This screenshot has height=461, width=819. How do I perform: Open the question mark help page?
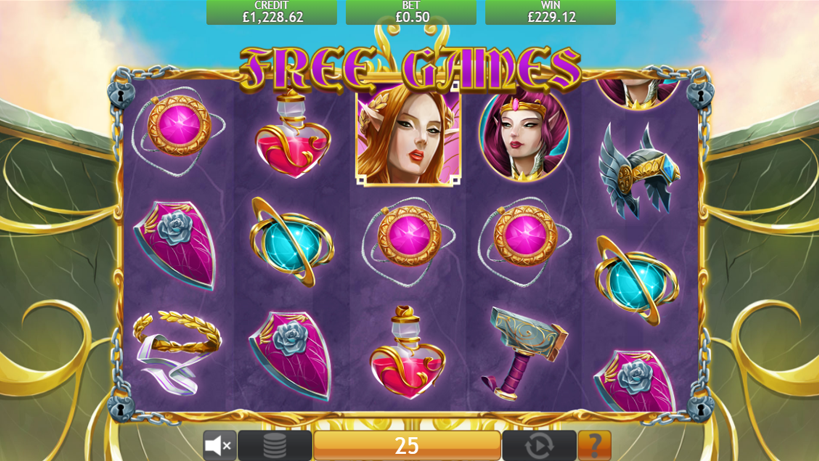pyautogui.click(x=594, y=445)
